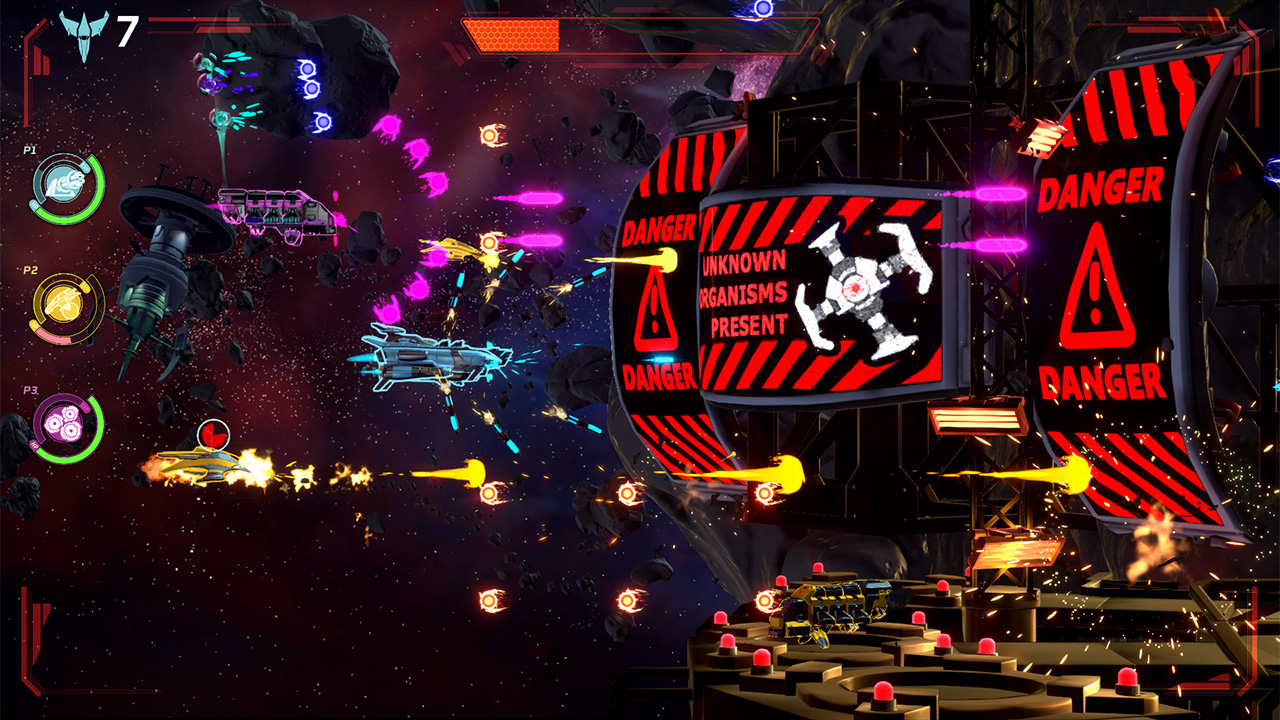Click the left DANGER warning triangle icon
Image resolution: width=1280 pixels, height=720 pixels.
[x=657, y=310]
